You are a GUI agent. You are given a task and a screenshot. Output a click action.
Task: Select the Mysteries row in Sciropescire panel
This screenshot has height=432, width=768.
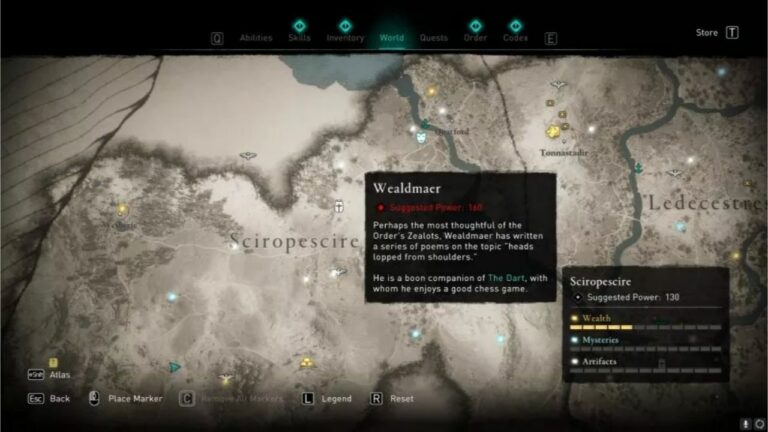click(x=645, y=340)
